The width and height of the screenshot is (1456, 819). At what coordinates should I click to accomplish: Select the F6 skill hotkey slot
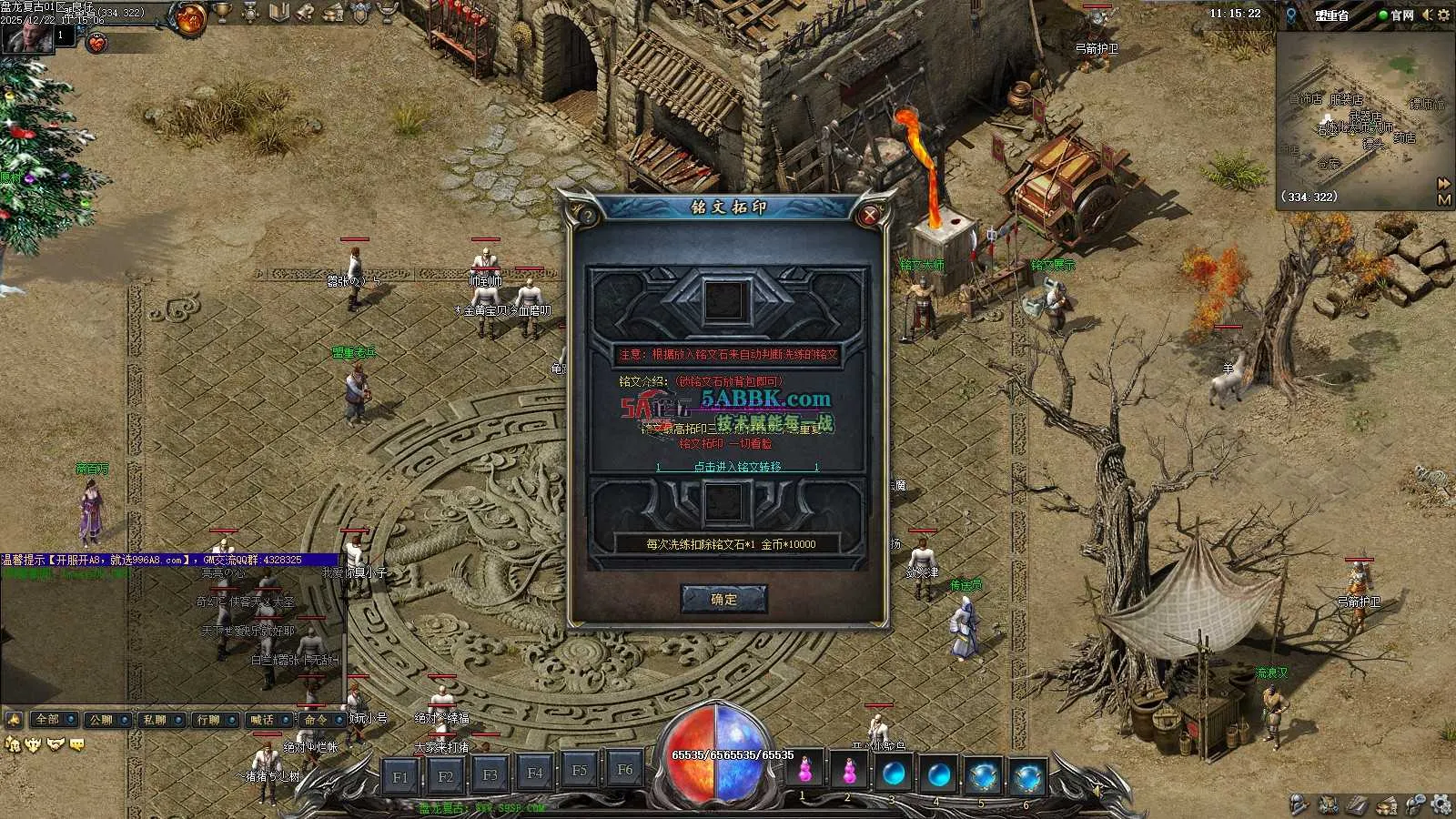pos(624,770)
